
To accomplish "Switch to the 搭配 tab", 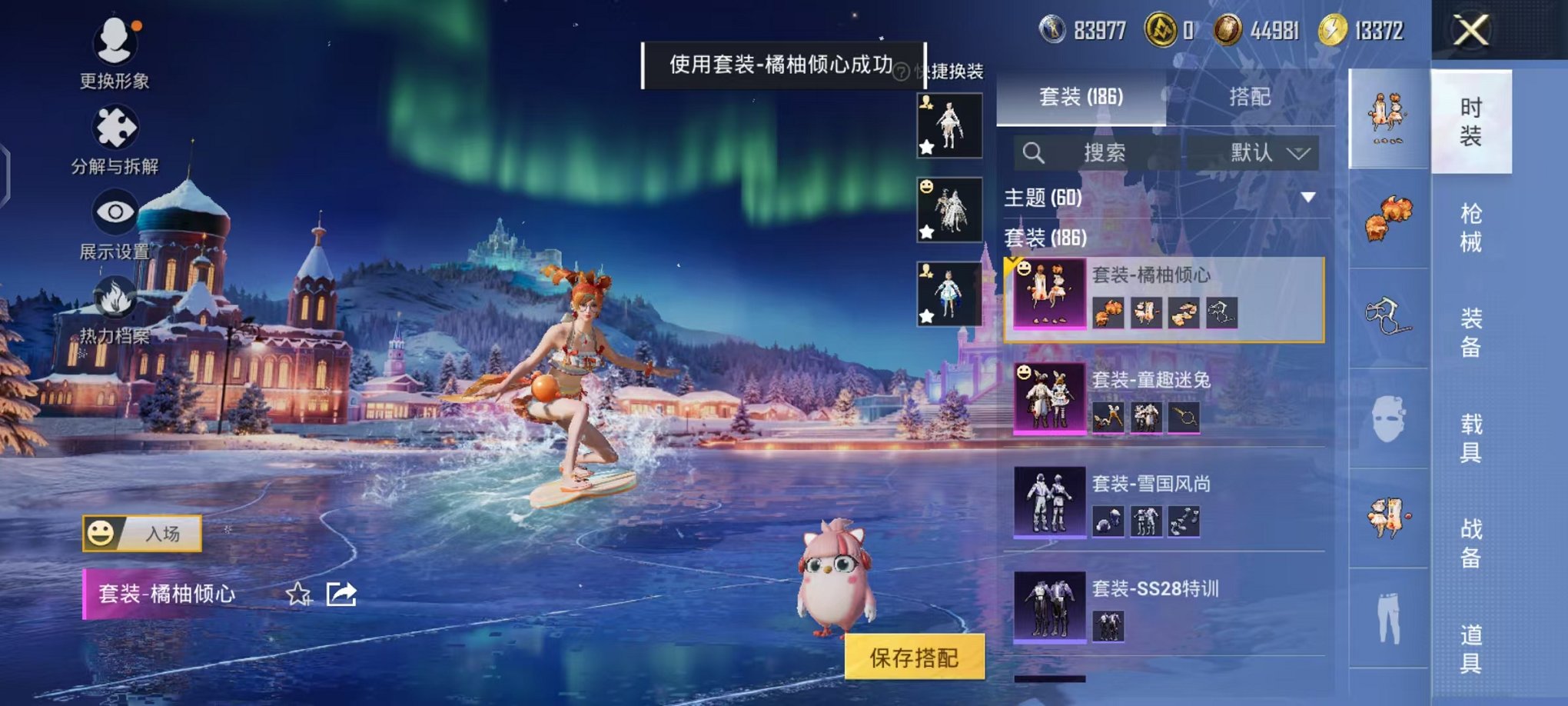I will (1249, 98).
